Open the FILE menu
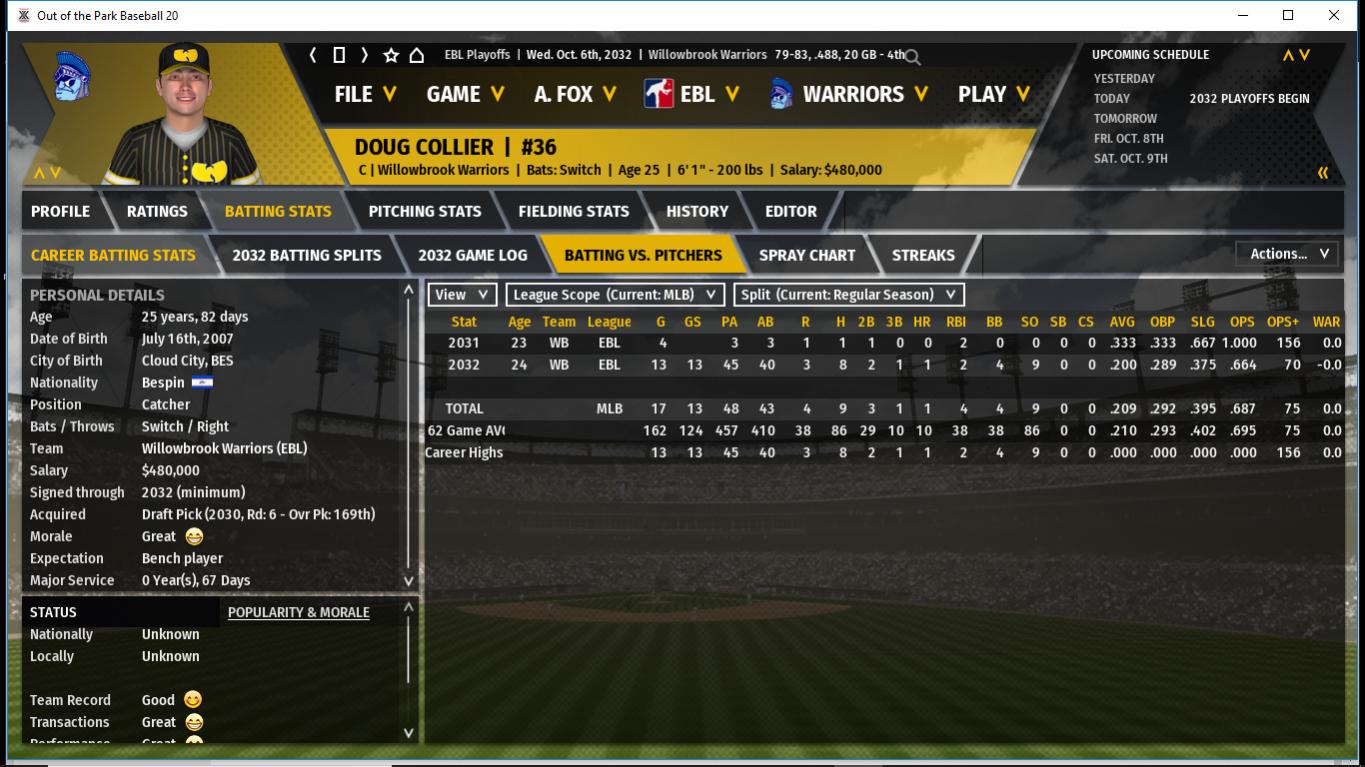The width and height of the screenshot is (1365, 767). [365, 94]
